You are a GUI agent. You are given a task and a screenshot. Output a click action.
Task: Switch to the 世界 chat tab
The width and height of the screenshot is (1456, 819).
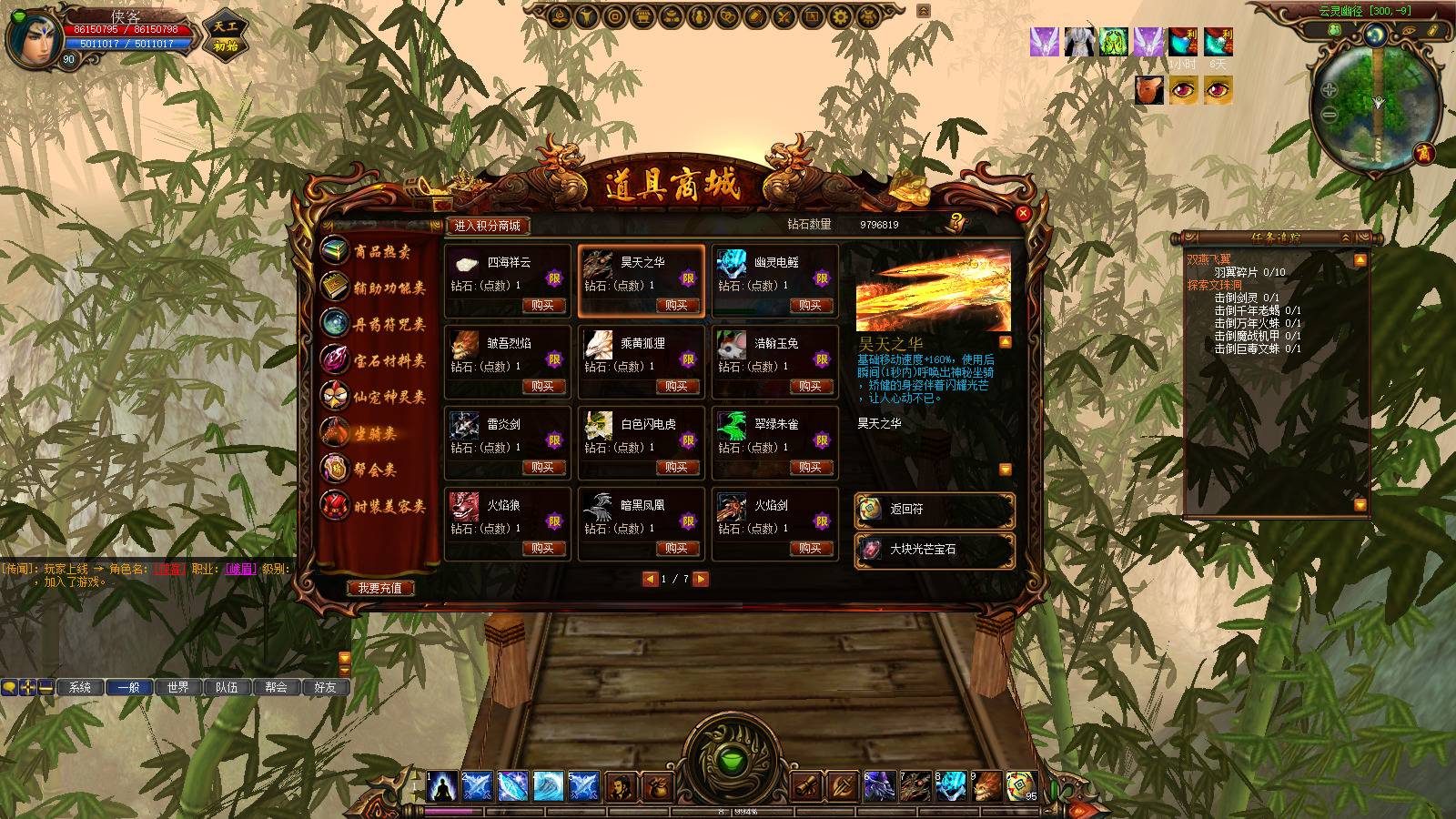[x=179, y=688]
